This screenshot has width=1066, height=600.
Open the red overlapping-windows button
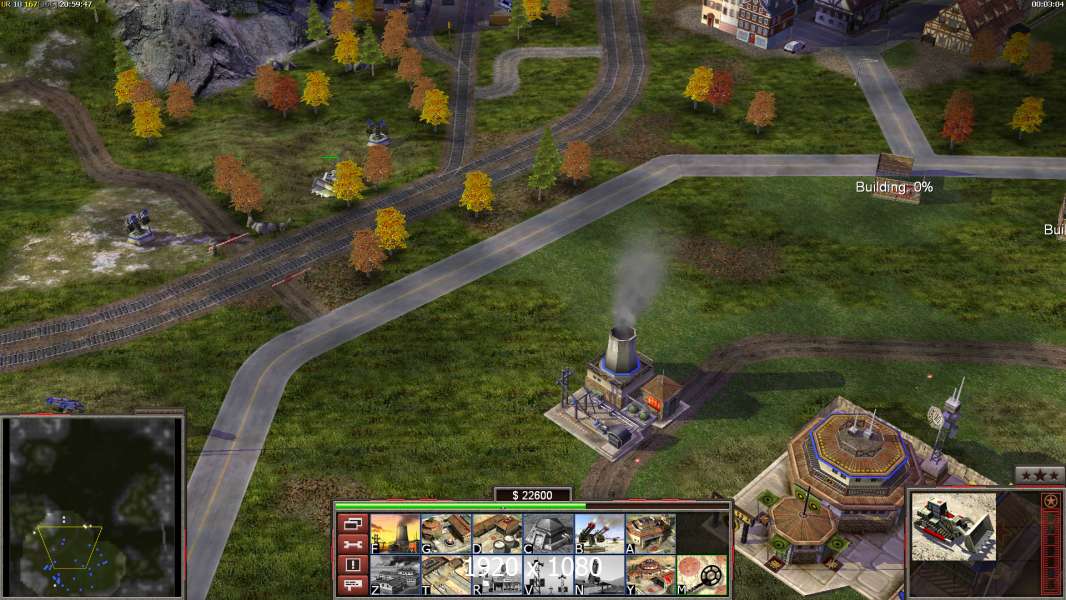351,523
